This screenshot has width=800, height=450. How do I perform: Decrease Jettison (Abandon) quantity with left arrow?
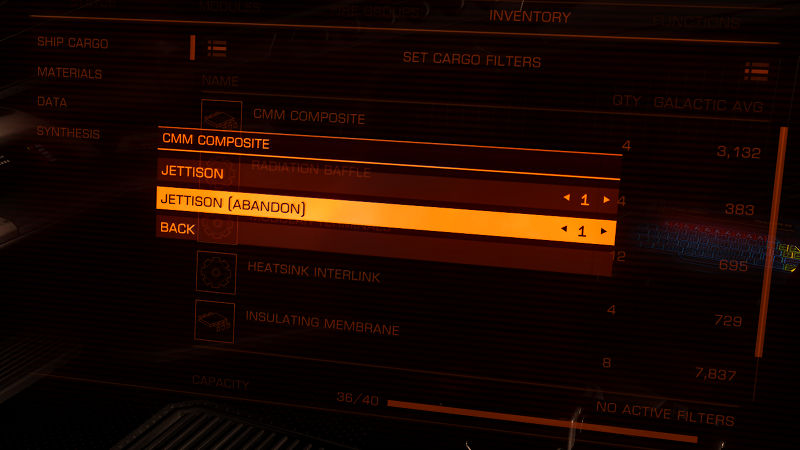[561, 230]
